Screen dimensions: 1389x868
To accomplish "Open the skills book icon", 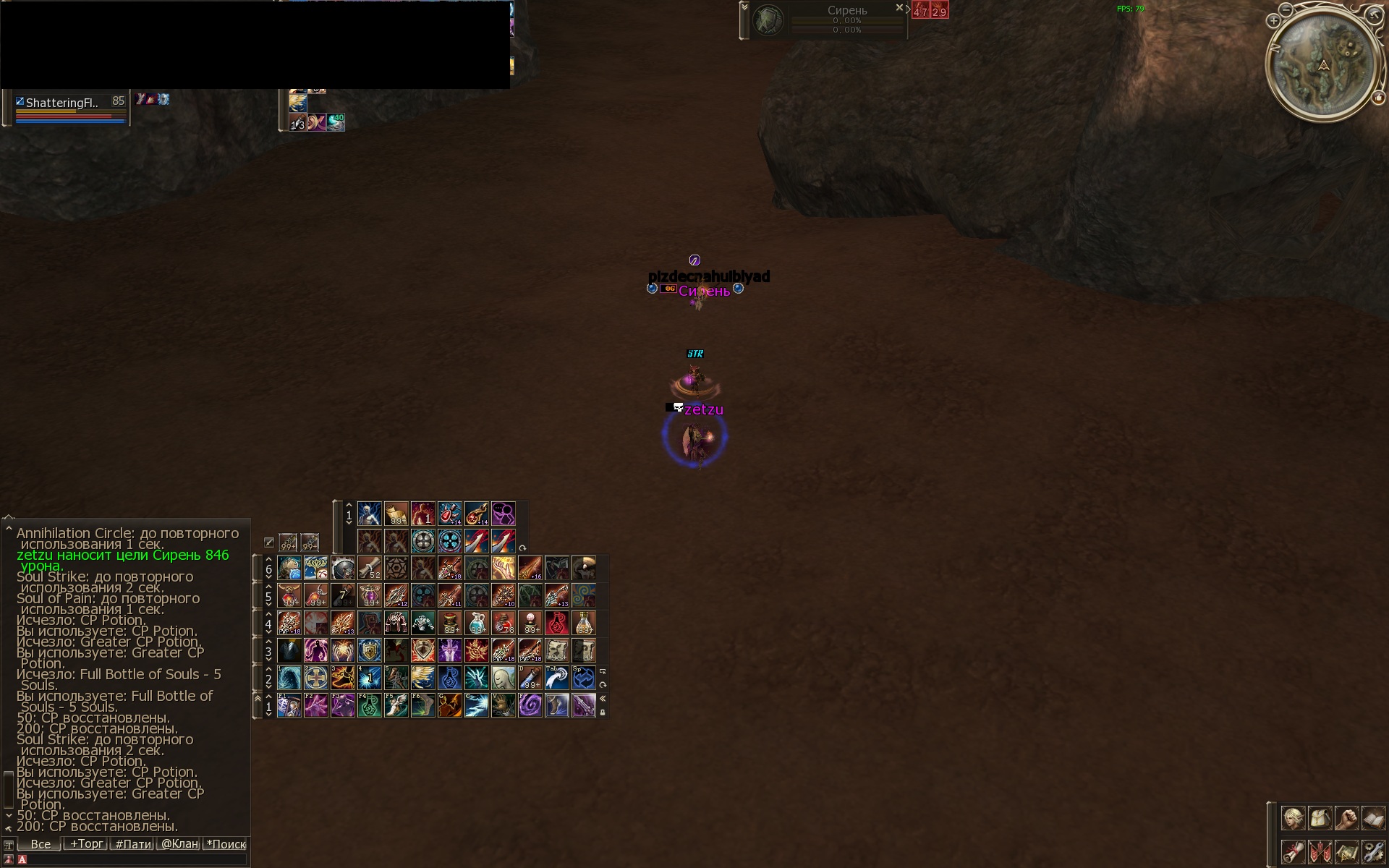I will tap(1372, 819).
